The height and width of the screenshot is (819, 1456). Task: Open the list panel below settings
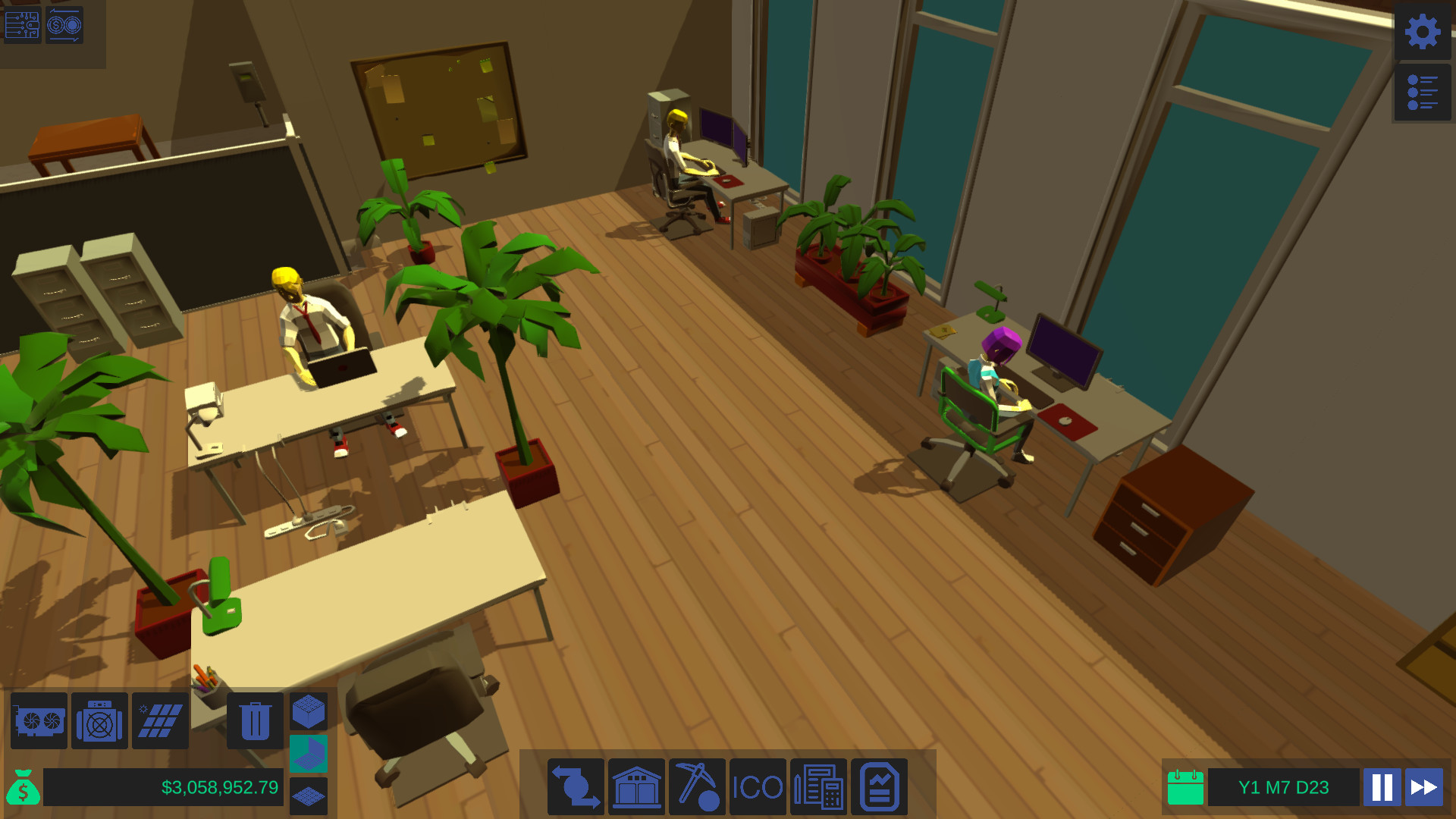point(1422,93)
